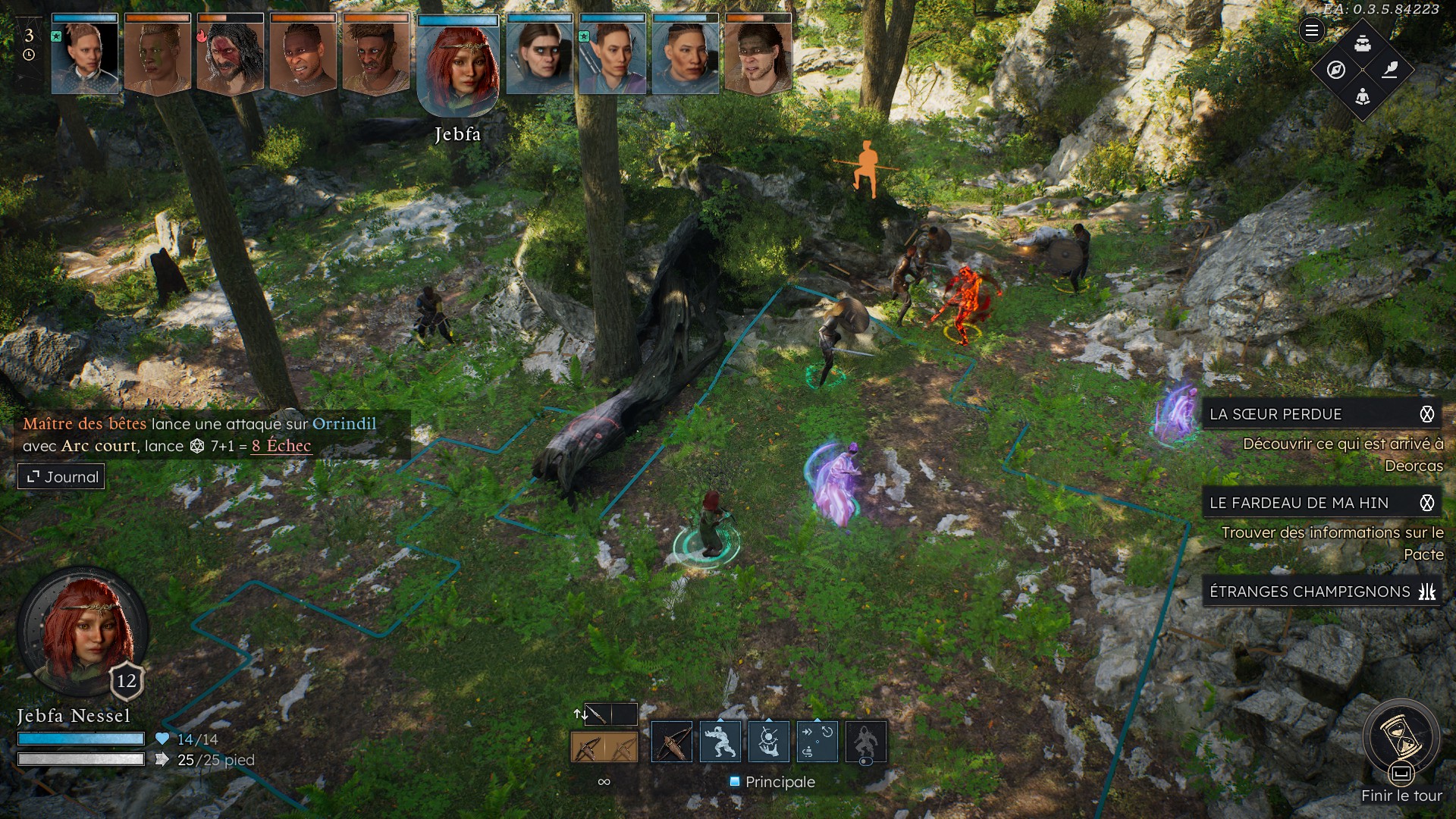This screenshot has height=819, width=1456.
Task: Select the equipped crossbow weapon set
Action: click(x=604, y=748)
